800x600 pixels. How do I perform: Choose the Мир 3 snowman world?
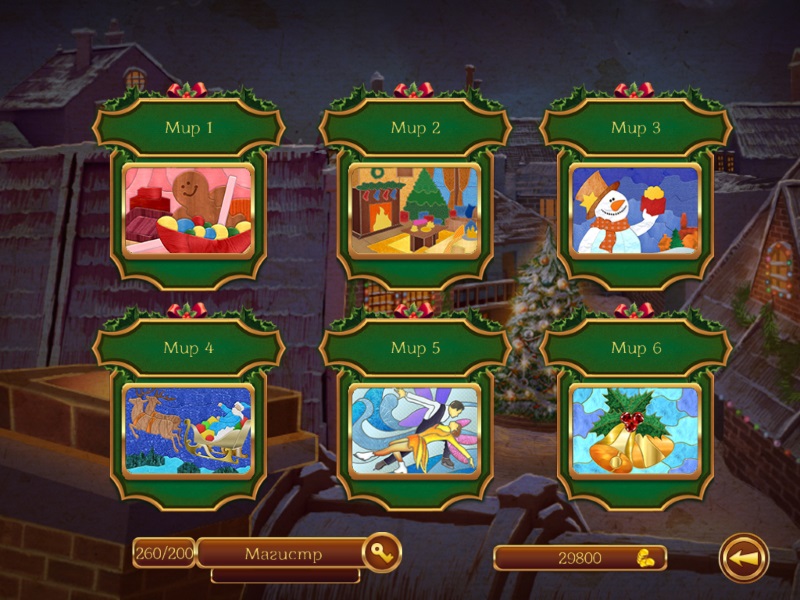click(635, 211)
